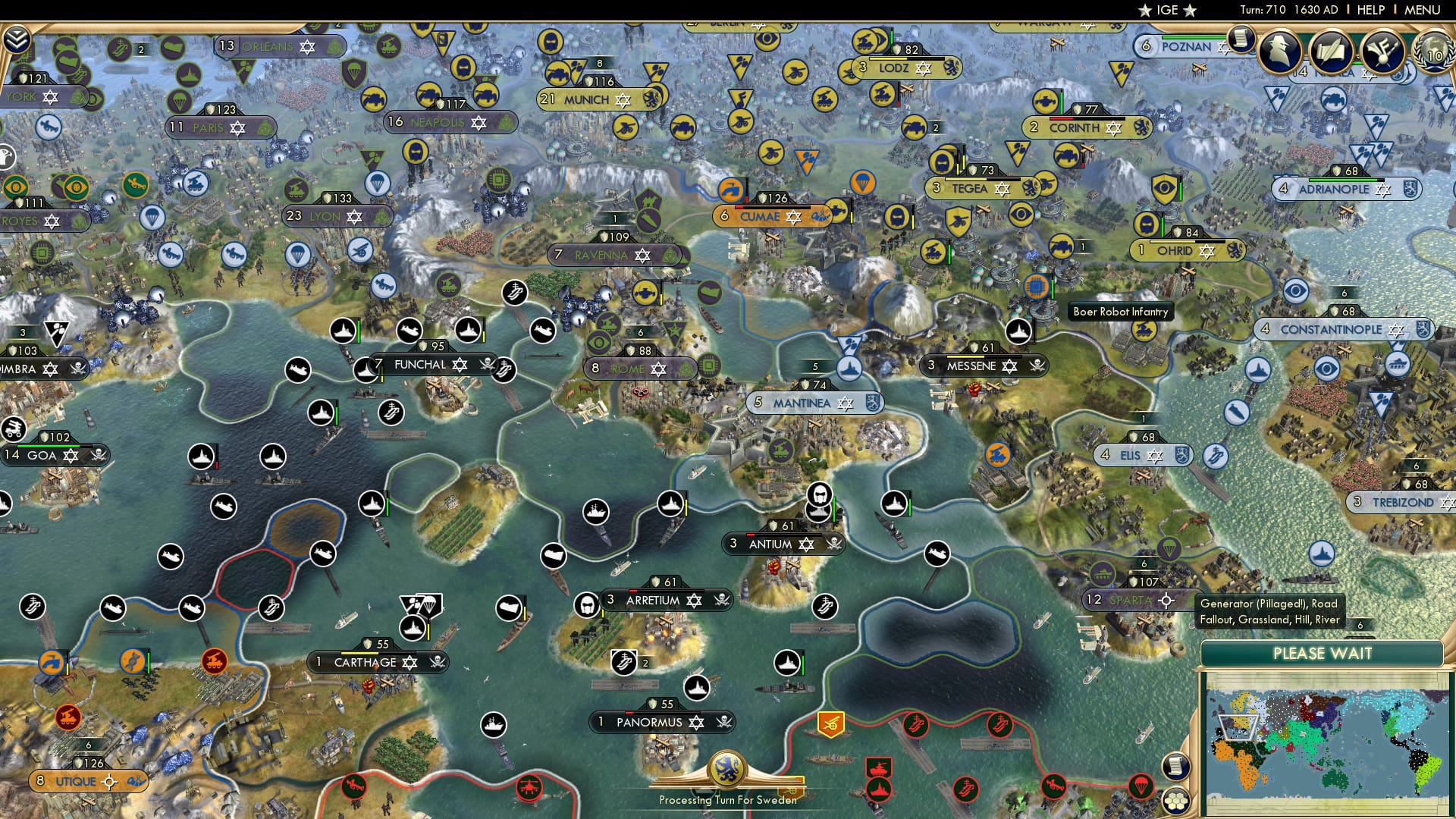This screenshot has width=1456, height=819.
Task: Click the scroll button above the minimap
Action: point(1175,766)
